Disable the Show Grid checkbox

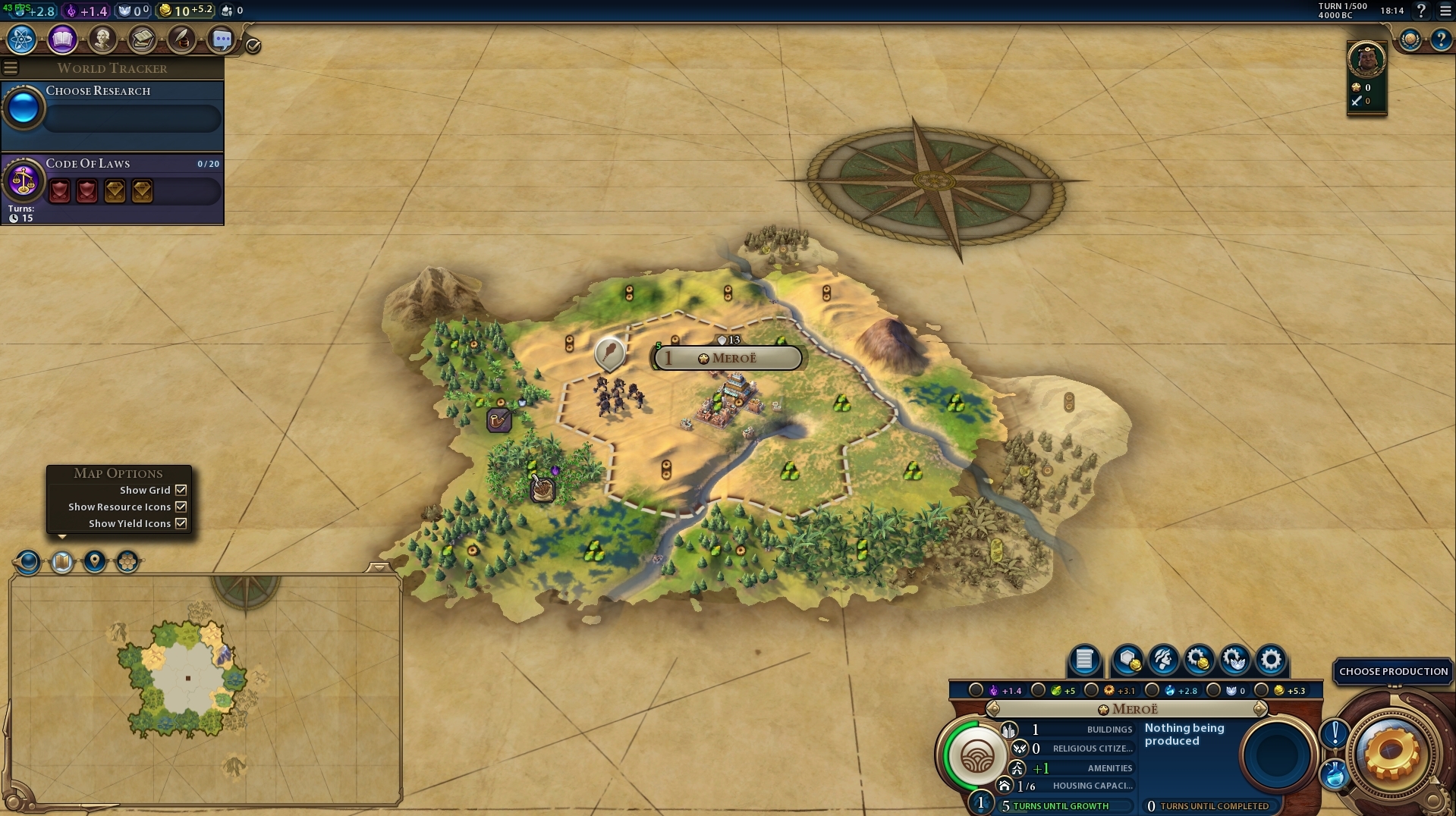tap(180, 490)
